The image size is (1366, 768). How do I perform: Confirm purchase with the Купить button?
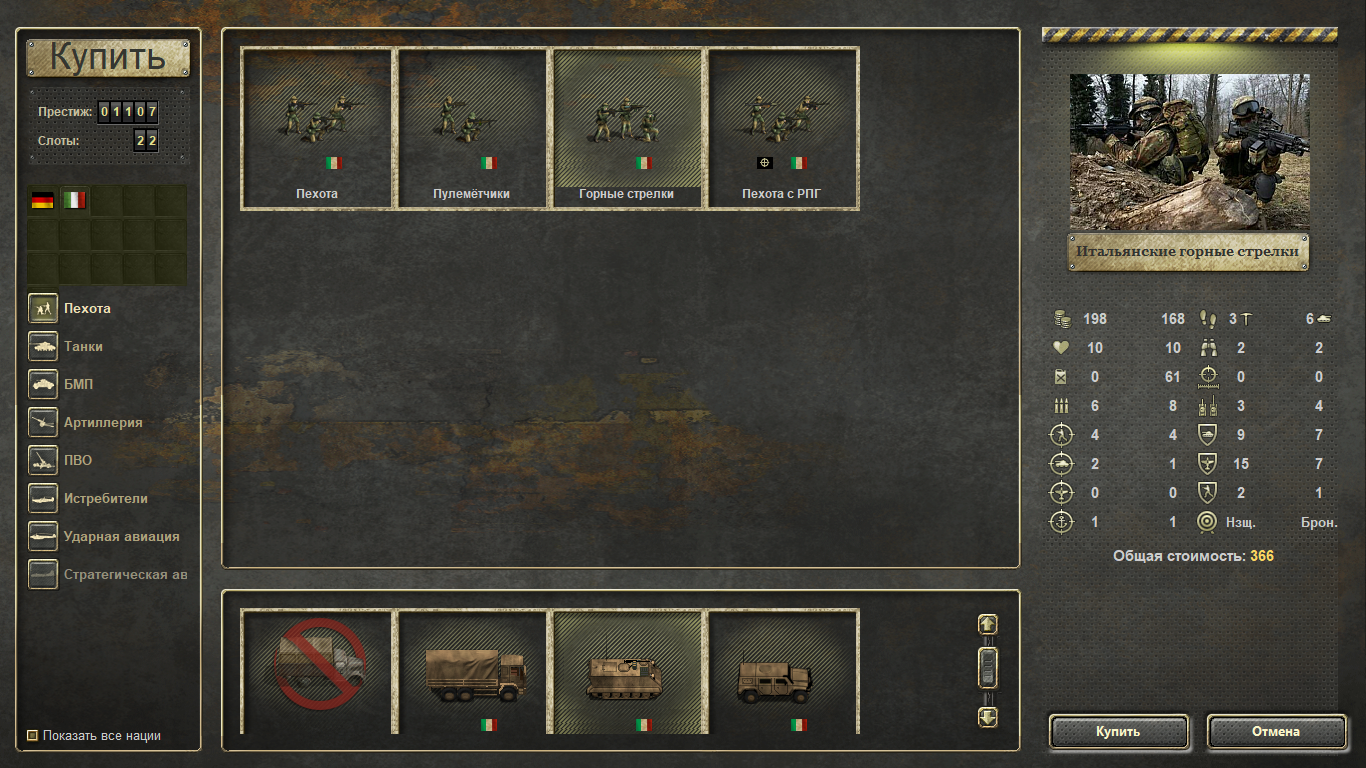point(1118,732)
